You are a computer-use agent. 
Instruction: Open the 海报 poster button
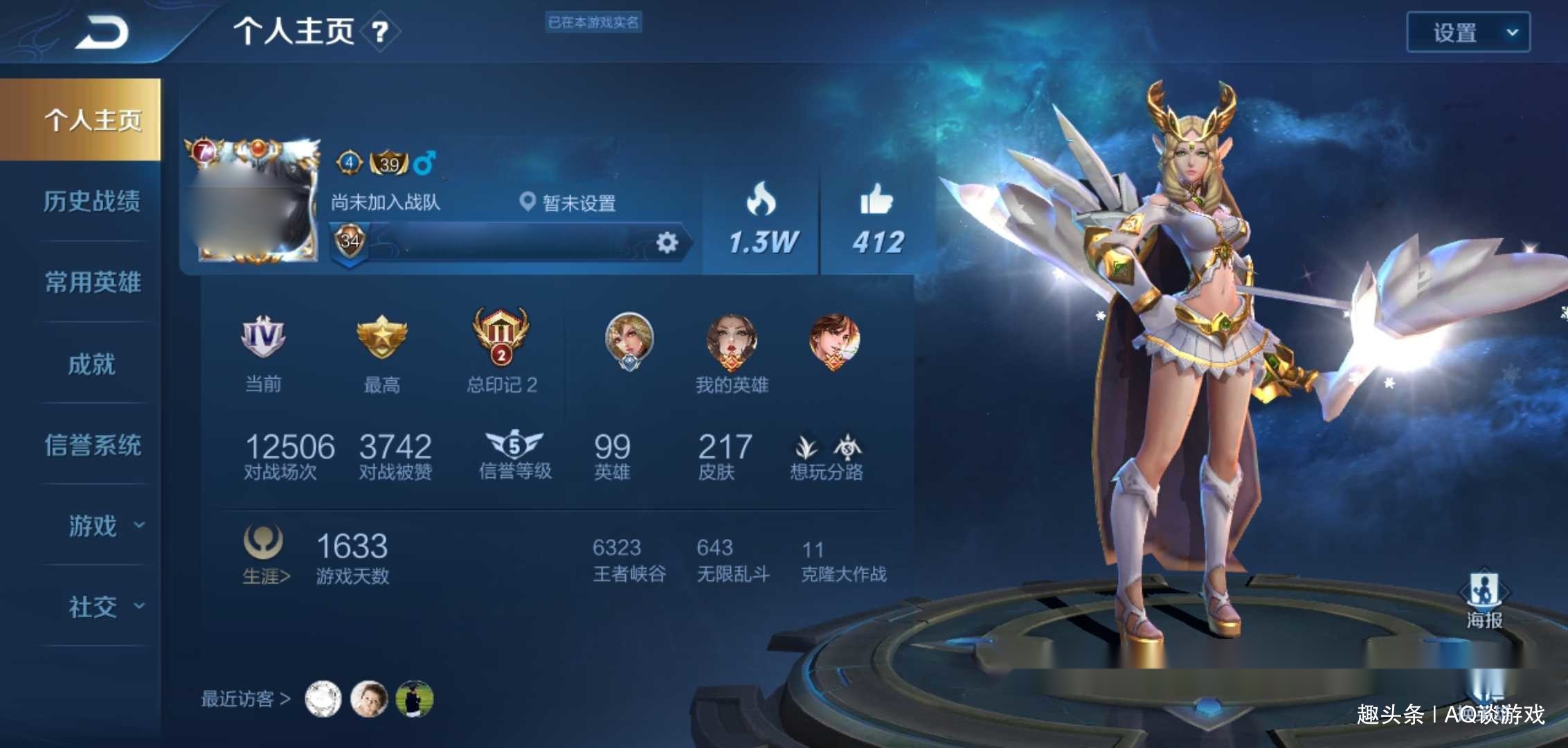1484,600
